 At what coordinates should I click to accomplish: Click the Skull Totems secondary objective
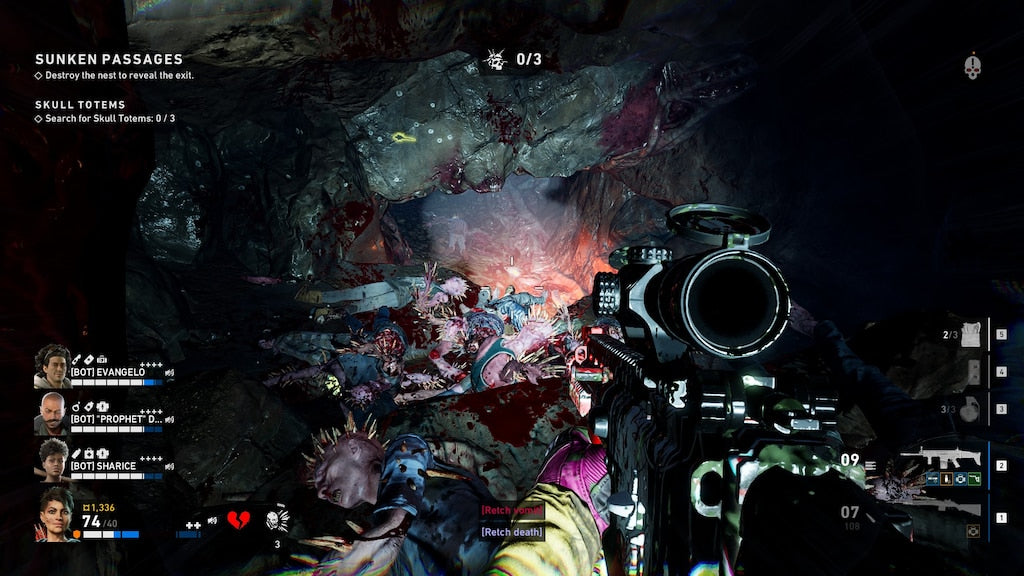point(81,104)
